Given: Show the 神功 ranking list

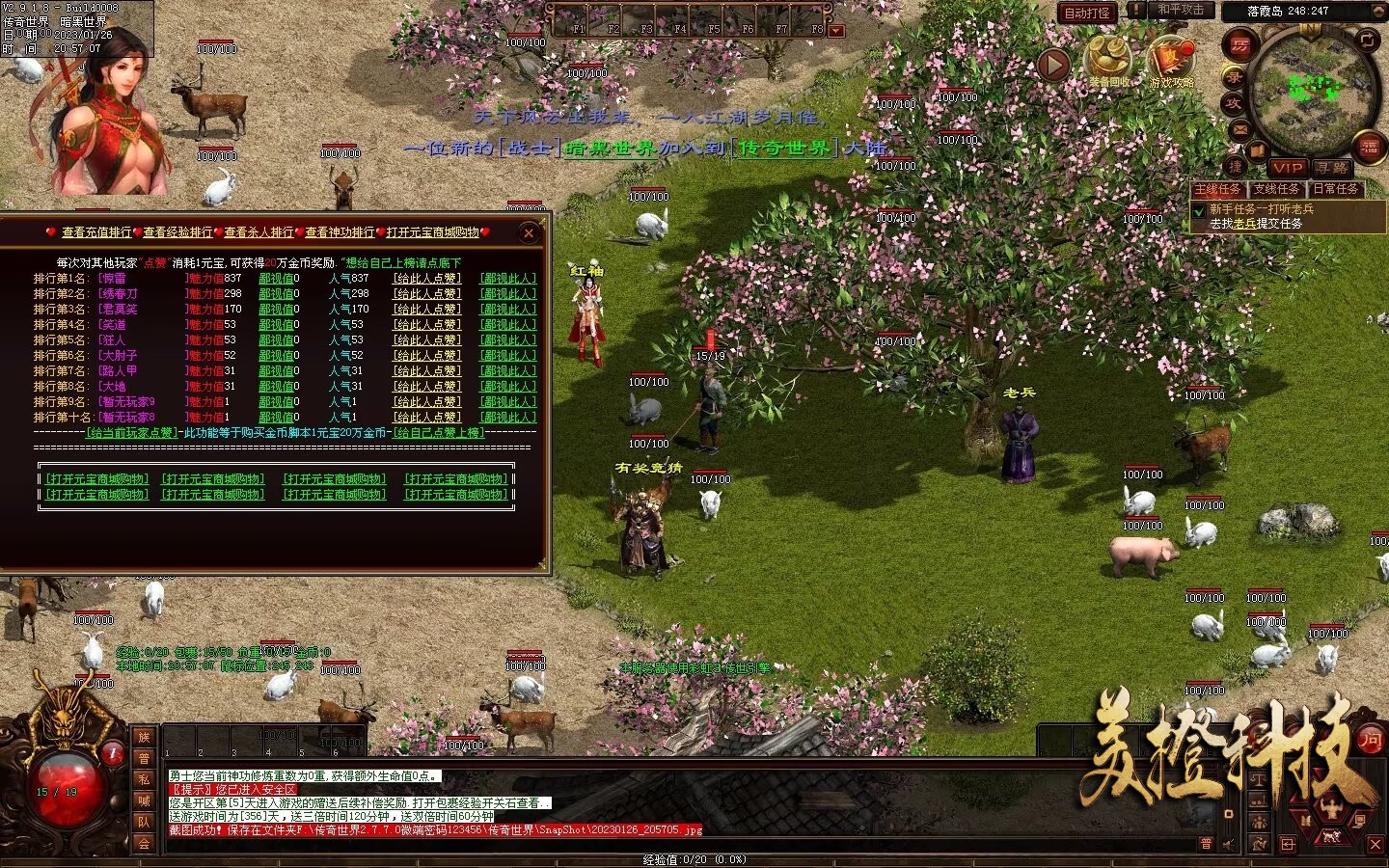Looking at the screenshot, I should click(x=340, y=232).
